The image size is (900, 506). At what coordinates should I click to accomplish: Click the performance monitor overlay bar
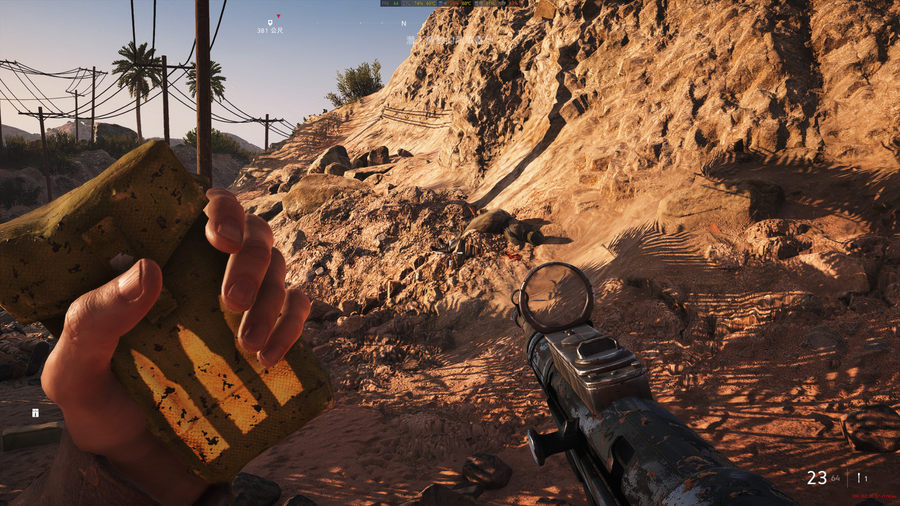[x=450, y=4]
